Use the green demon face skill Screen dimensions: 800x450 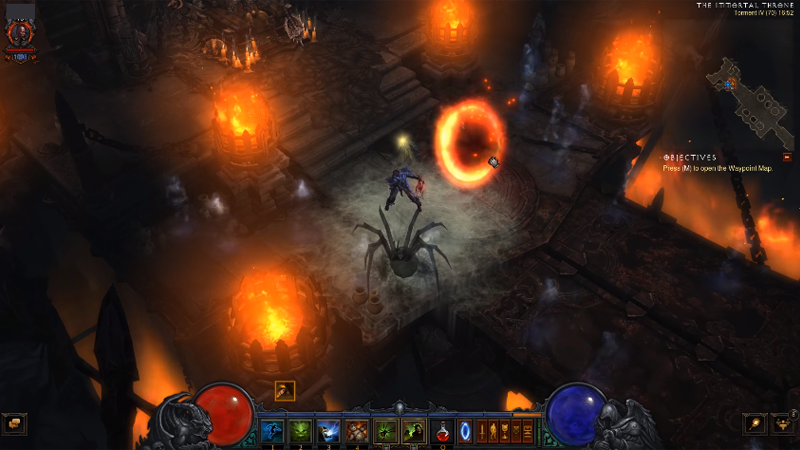coord(299,431)
